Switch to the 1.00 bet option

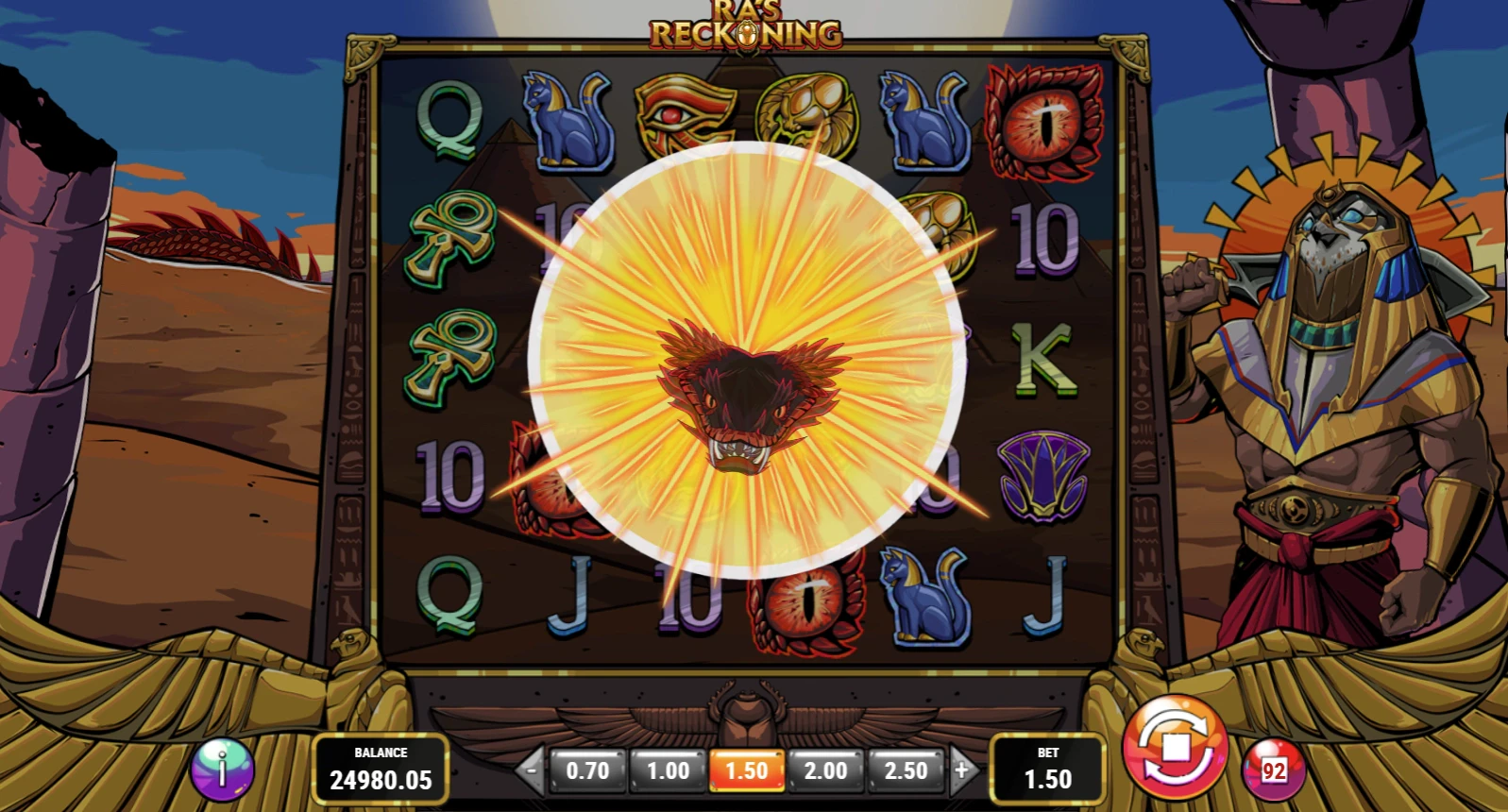pos(667,769)
